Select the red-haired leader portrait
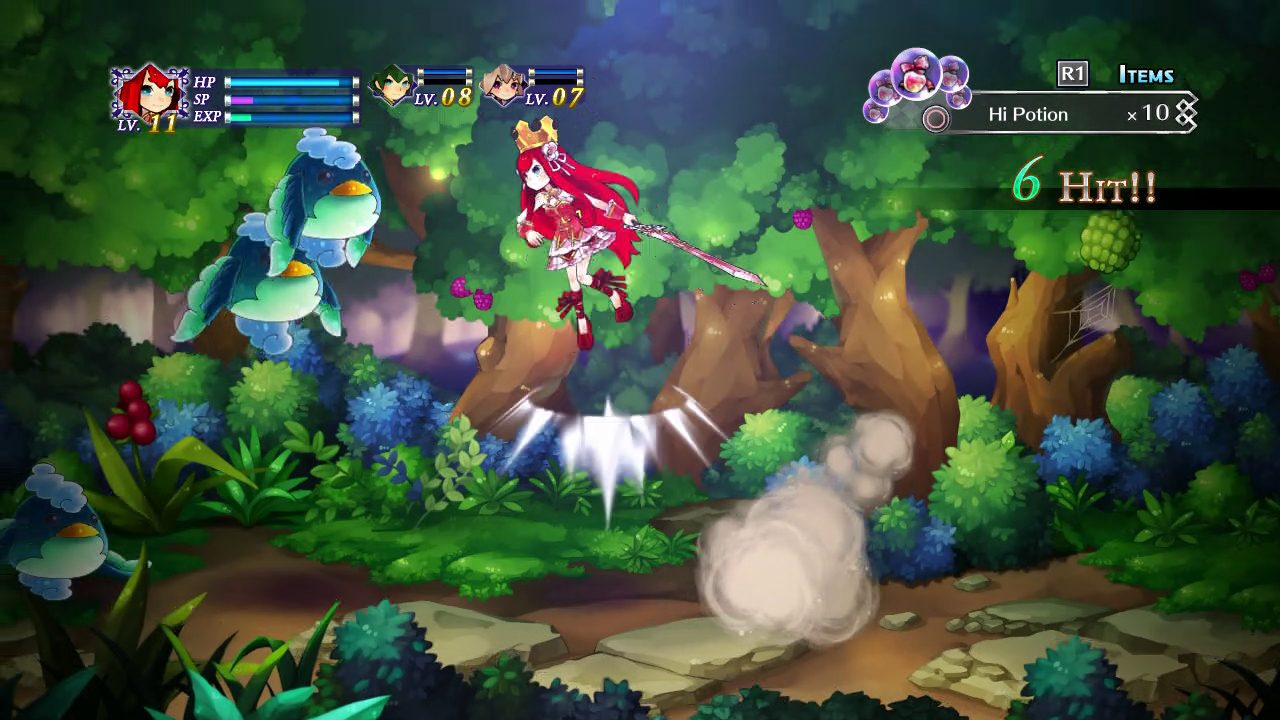This screenshot has height=720, width=1280. [148, 94]
